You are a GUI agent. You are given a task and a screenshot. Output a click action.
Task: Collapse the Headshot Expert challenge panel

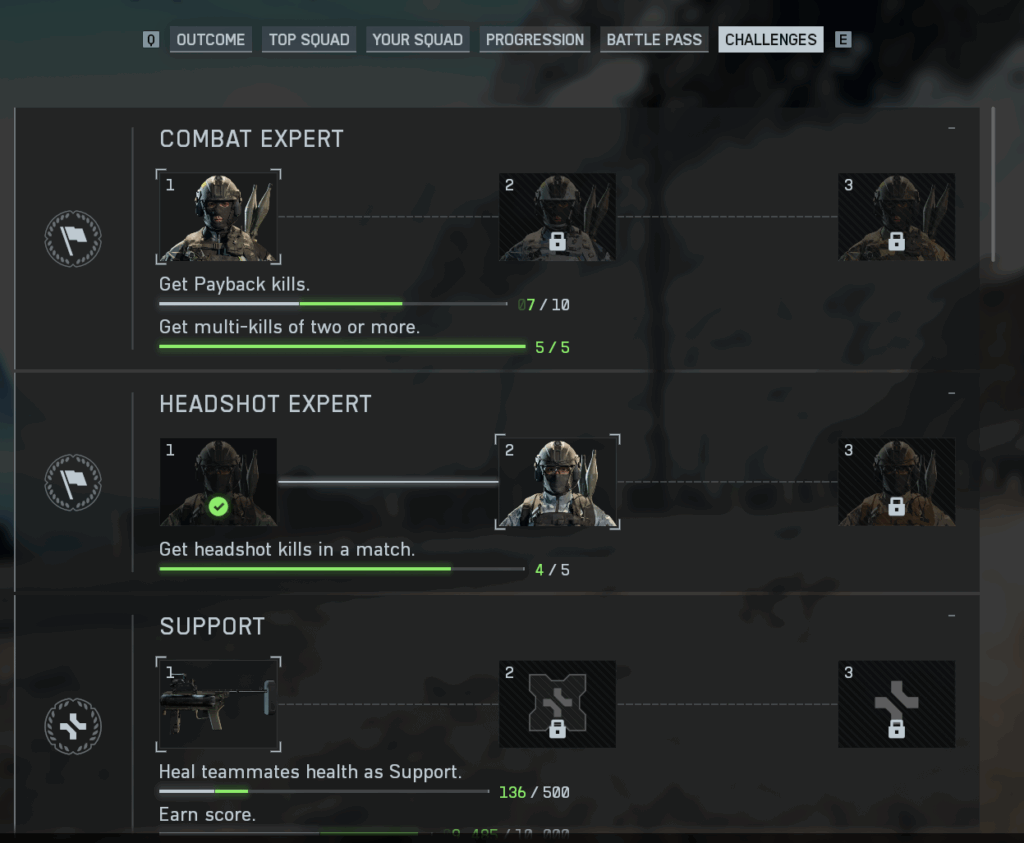pyautogui.click(x=951, y=394)
